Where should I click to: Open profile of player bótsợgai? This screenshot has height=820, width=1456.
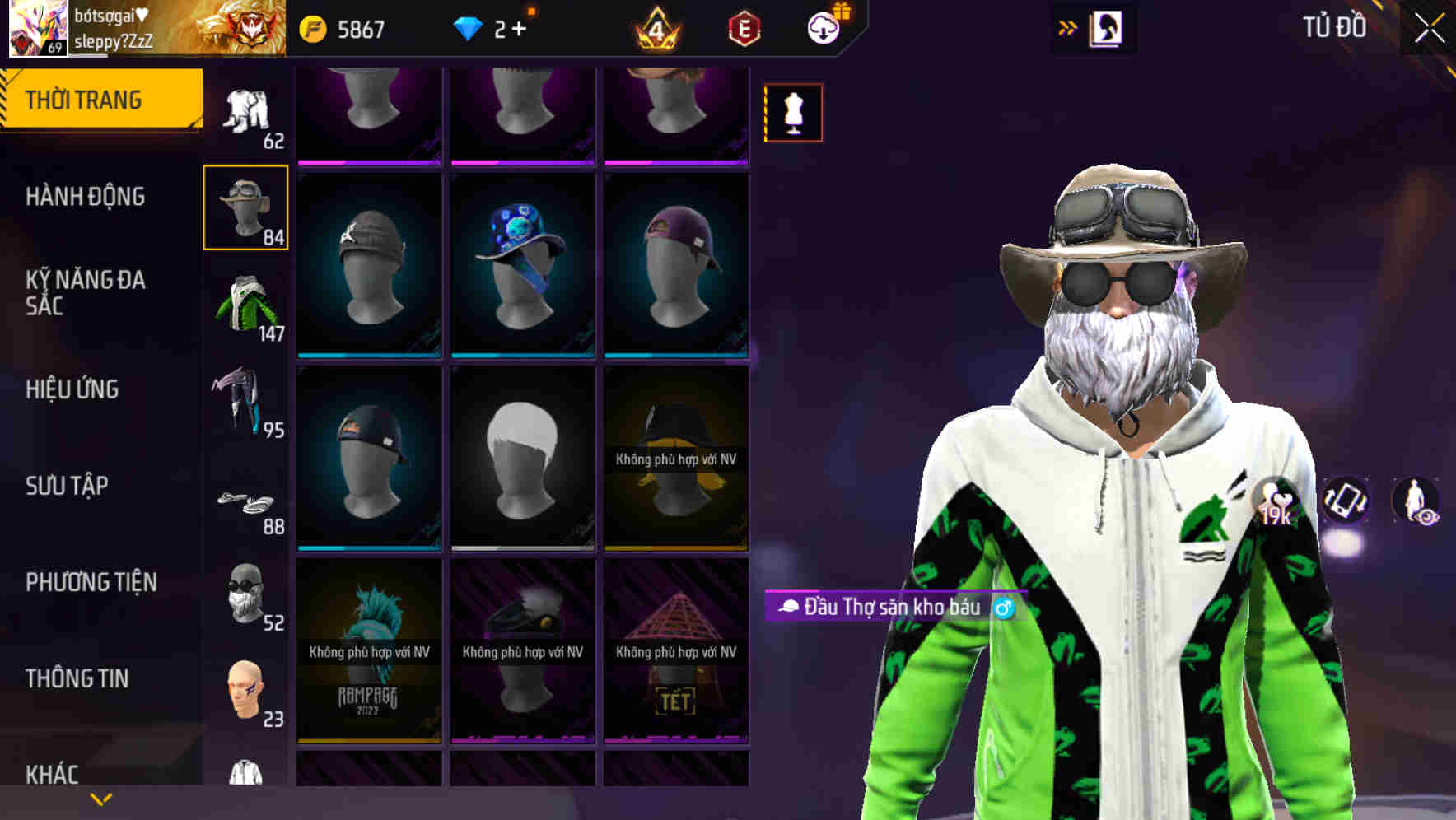tap(37, 30)
